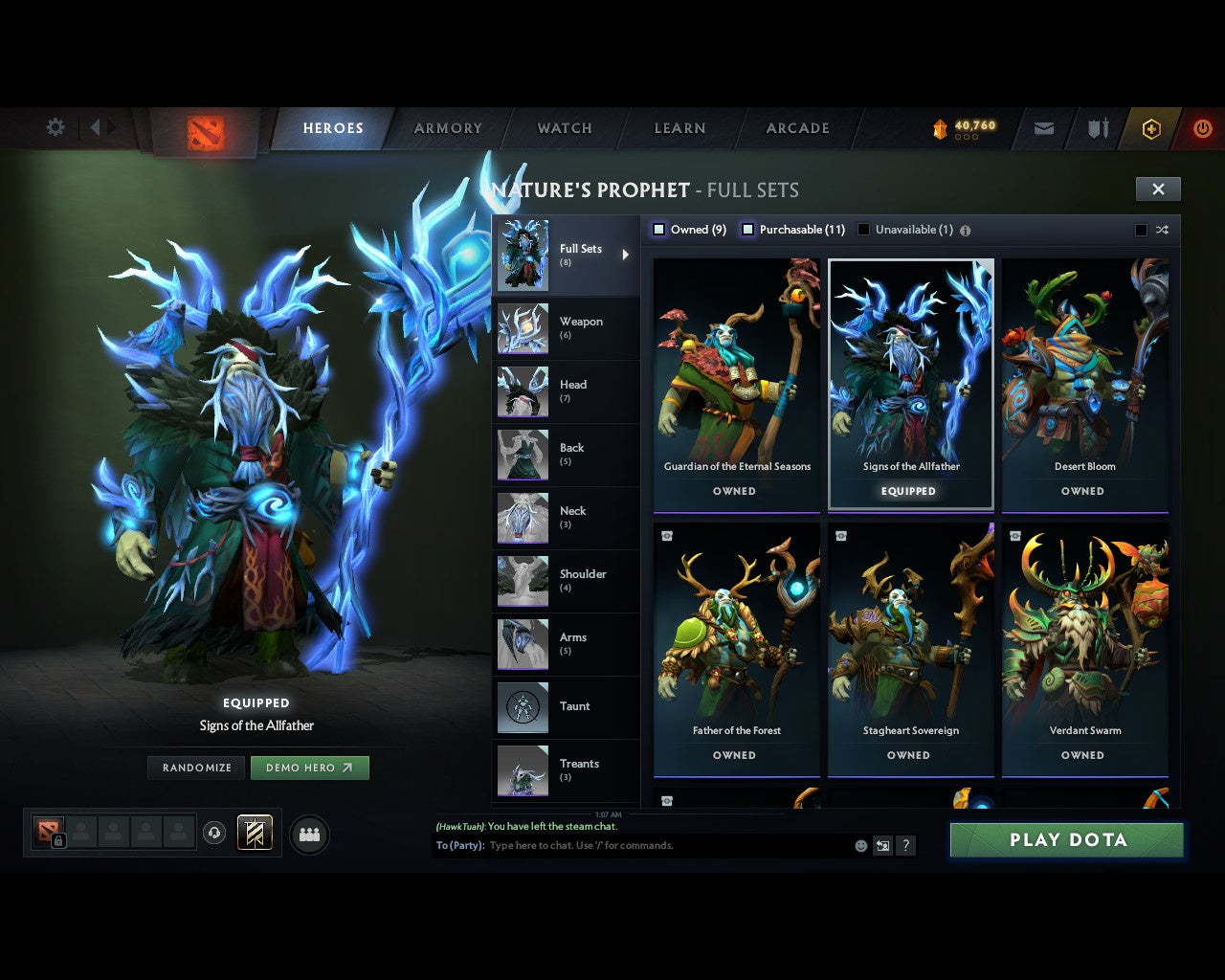The image size is (1225, 980).
Task: Open the WATCH tab
Action: (564, 127)
